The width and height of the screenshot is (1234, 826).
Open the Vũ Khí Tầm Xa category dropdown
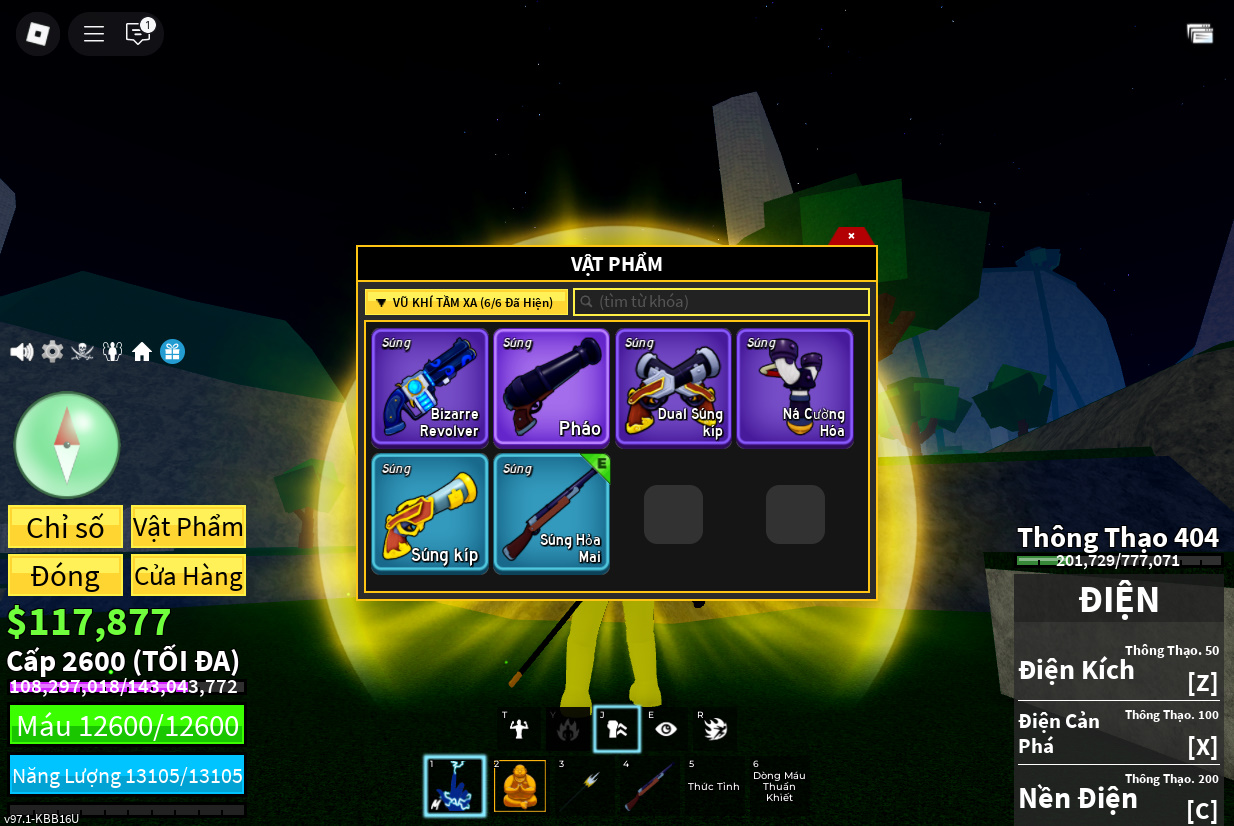[466, 302]
